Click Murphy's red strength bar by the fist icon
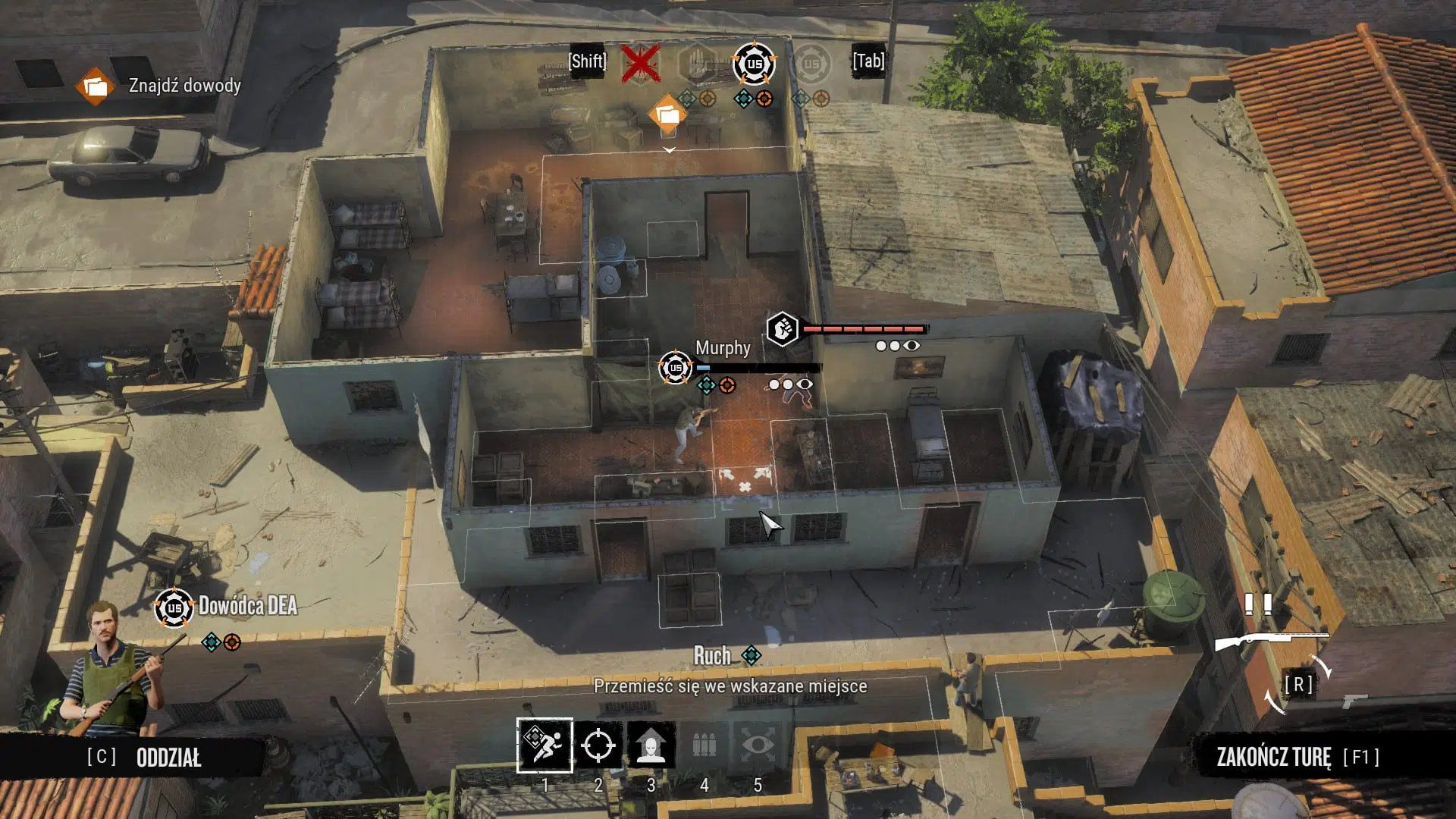Viewport: 1456px width, 819px height. click(x=864, y=329)
